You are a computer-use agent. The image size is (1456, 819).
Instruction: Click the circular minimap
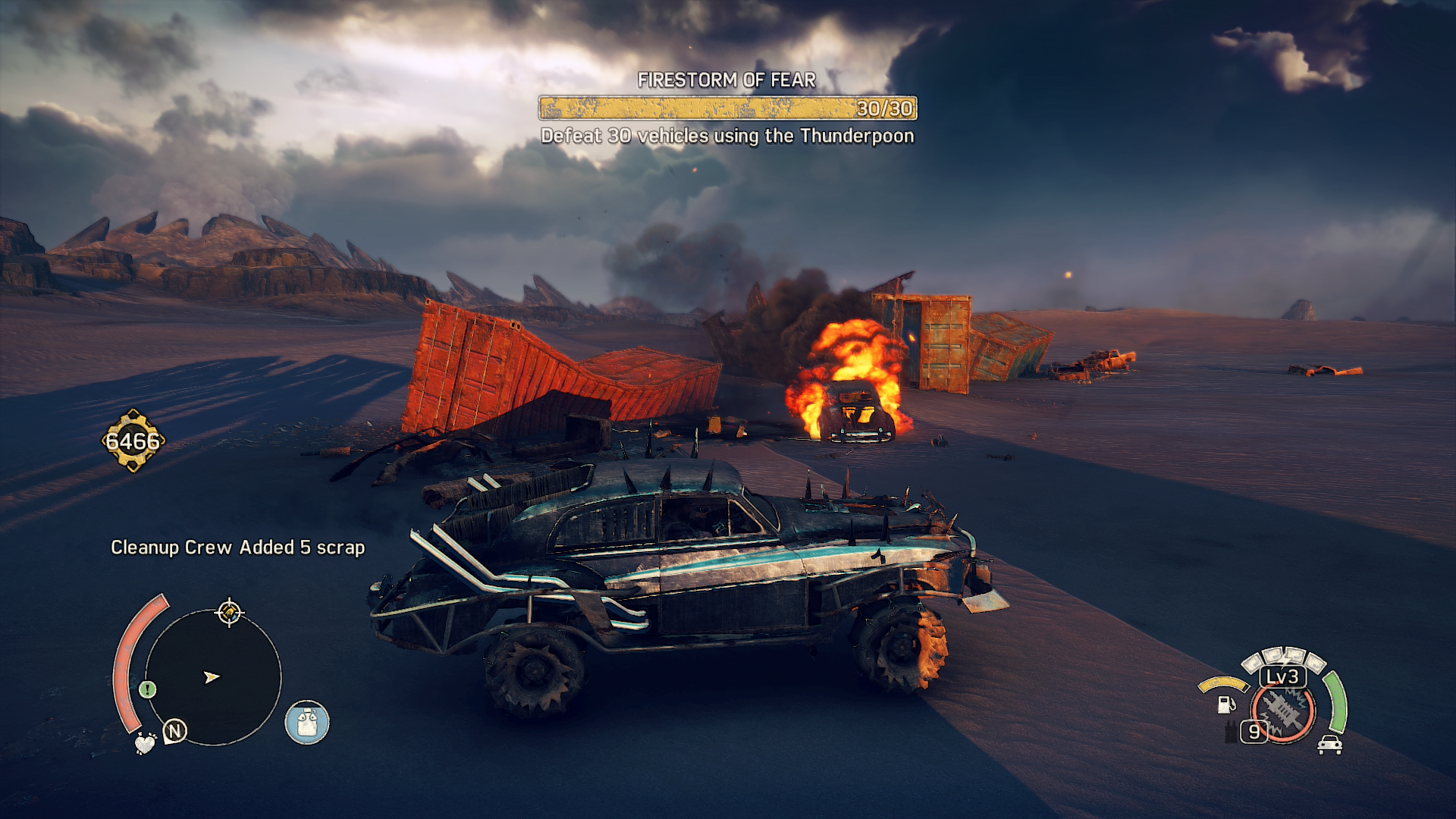coord(213,677)
